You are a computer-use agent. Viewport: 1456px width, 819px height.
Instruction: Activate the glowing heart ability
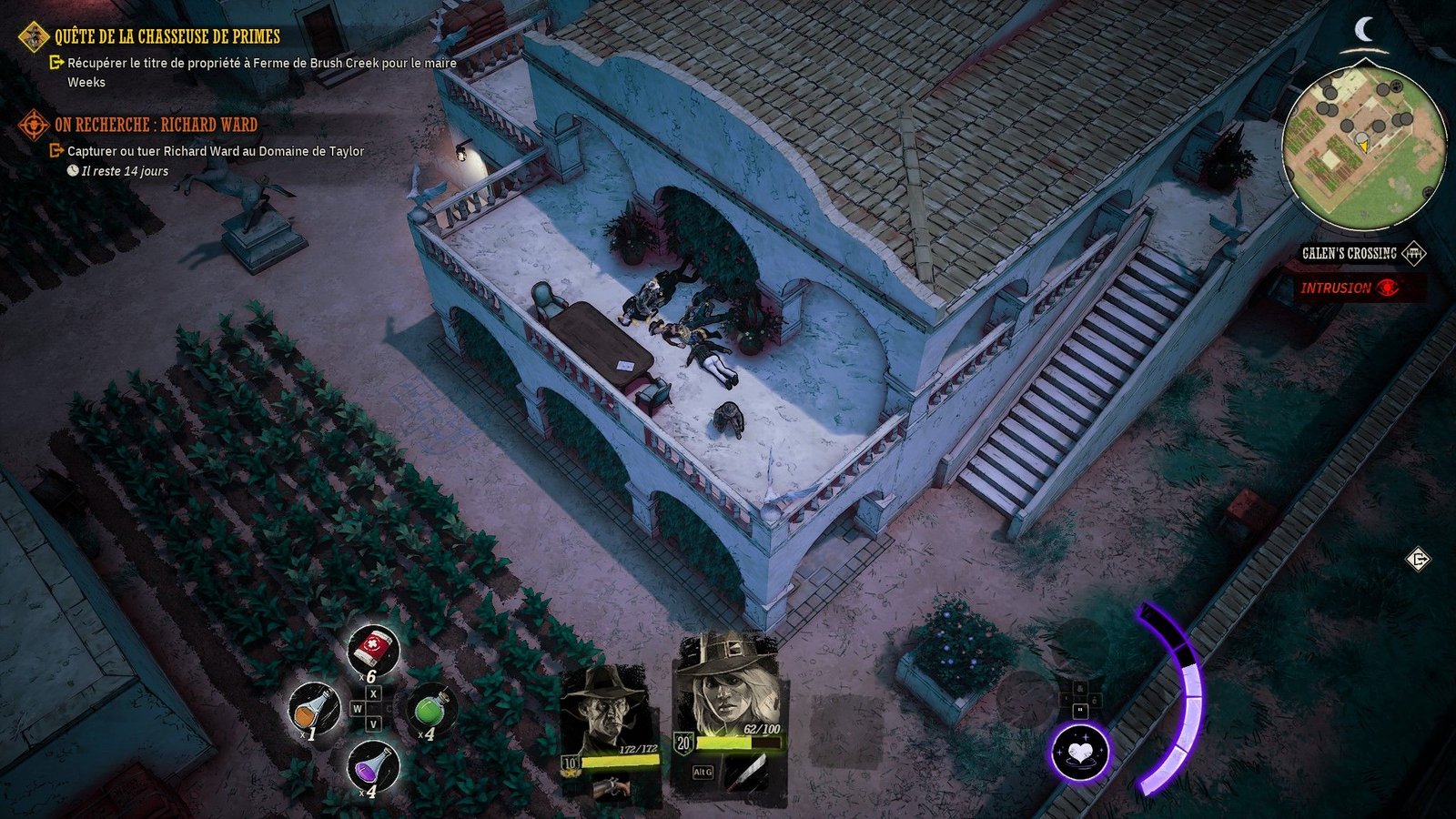click(x=1080, y=753)
